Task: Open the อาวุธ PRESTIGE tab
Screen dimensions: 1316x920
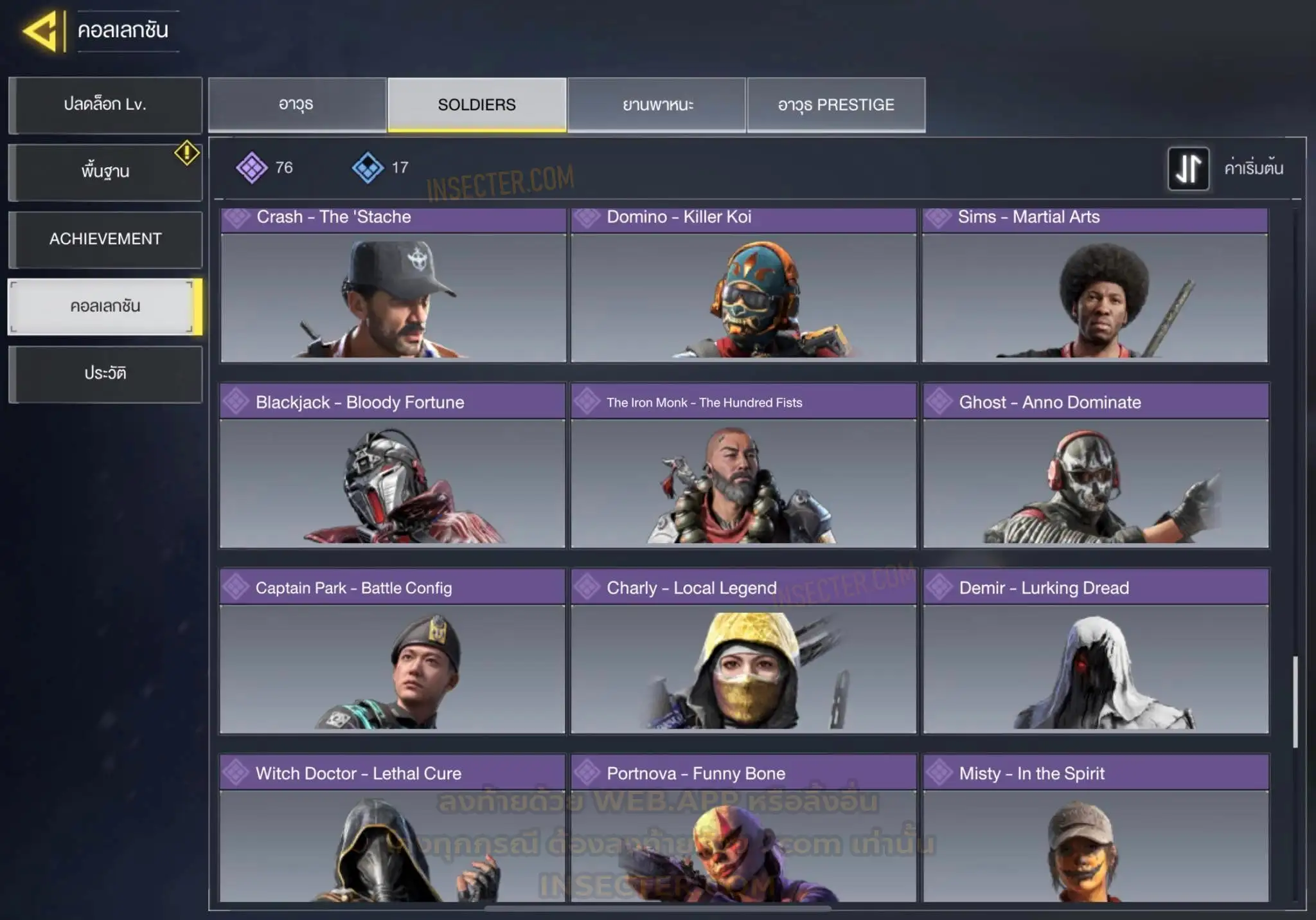Action: [x=836, y=105]
